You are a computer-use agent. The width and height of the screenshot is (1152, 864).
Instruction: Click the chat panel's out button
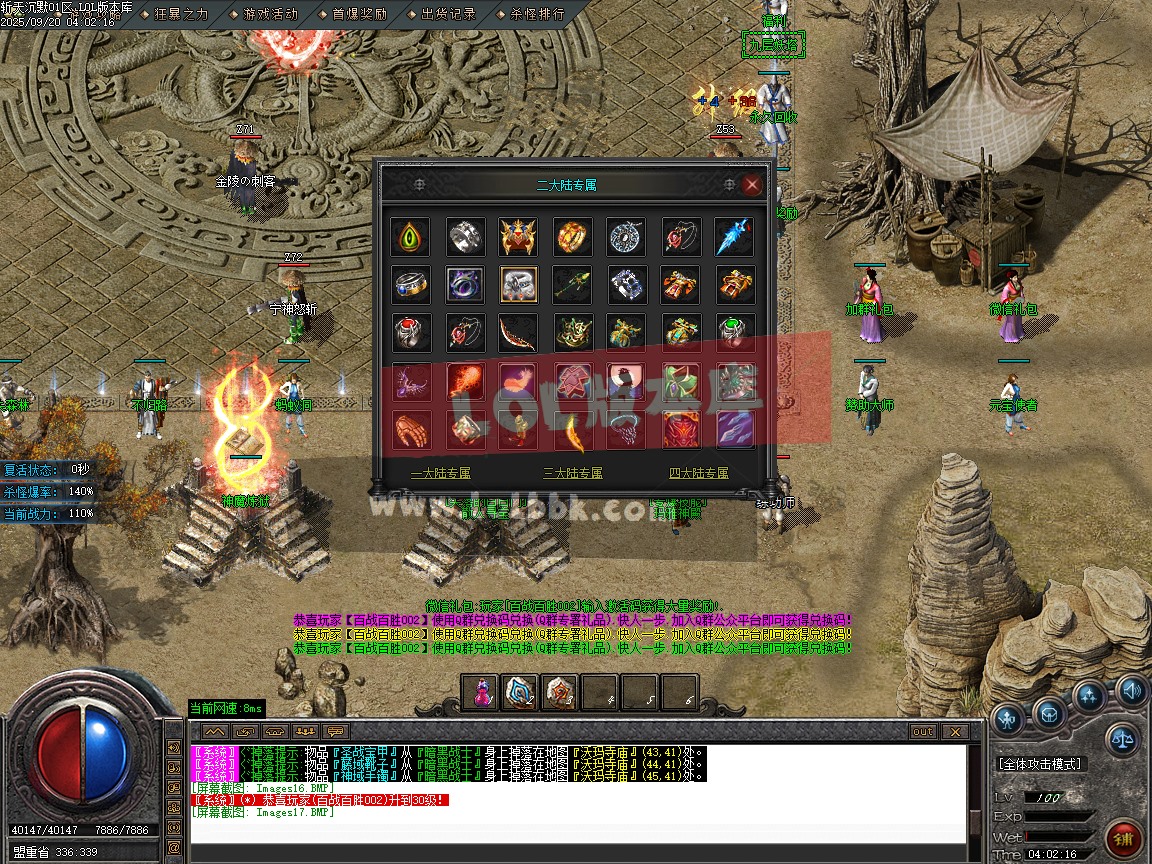922,732
